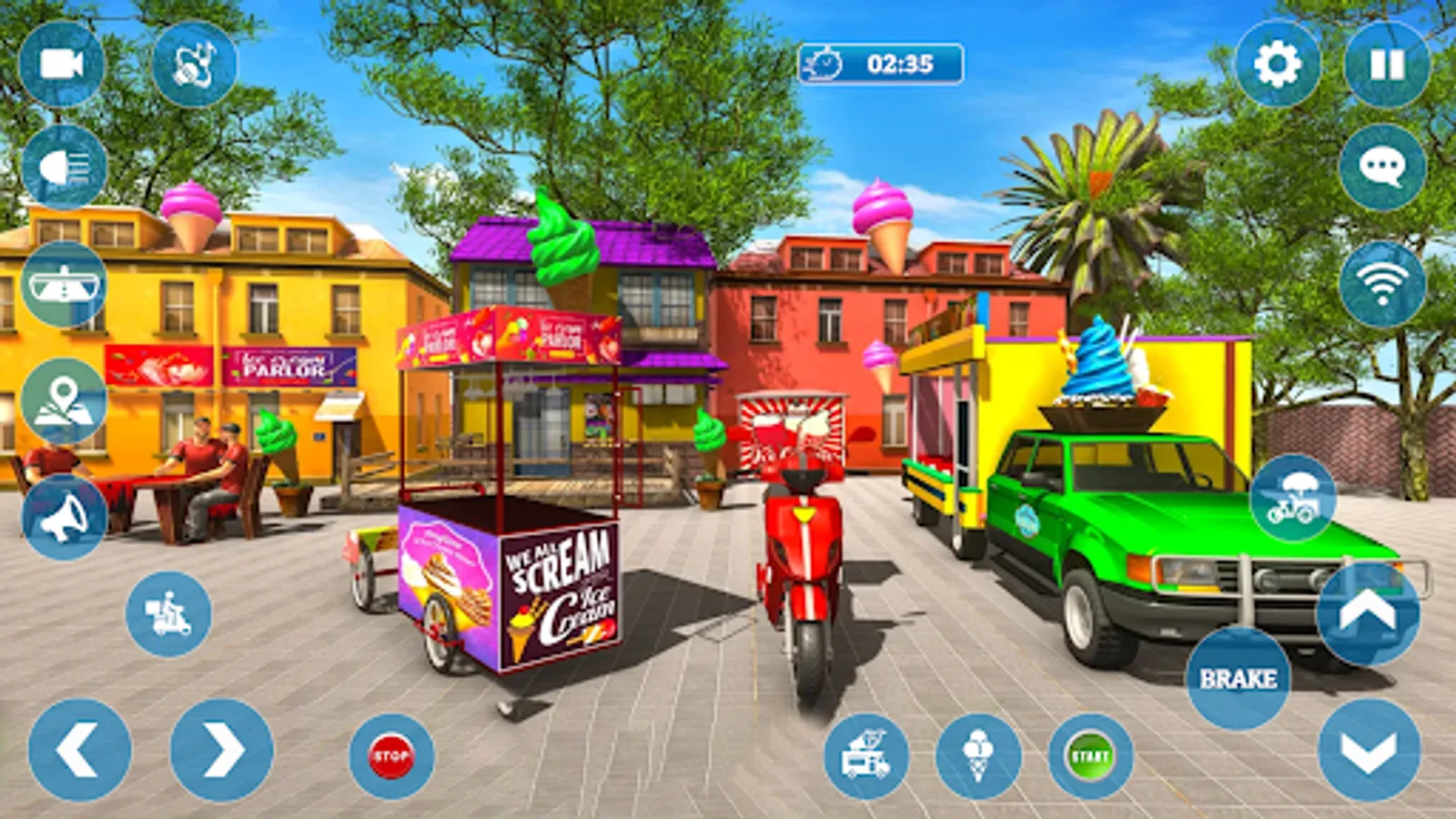Select the ice cream truck icon
Viewport: 1456px width, 819px height.
(x=866, y=756)
